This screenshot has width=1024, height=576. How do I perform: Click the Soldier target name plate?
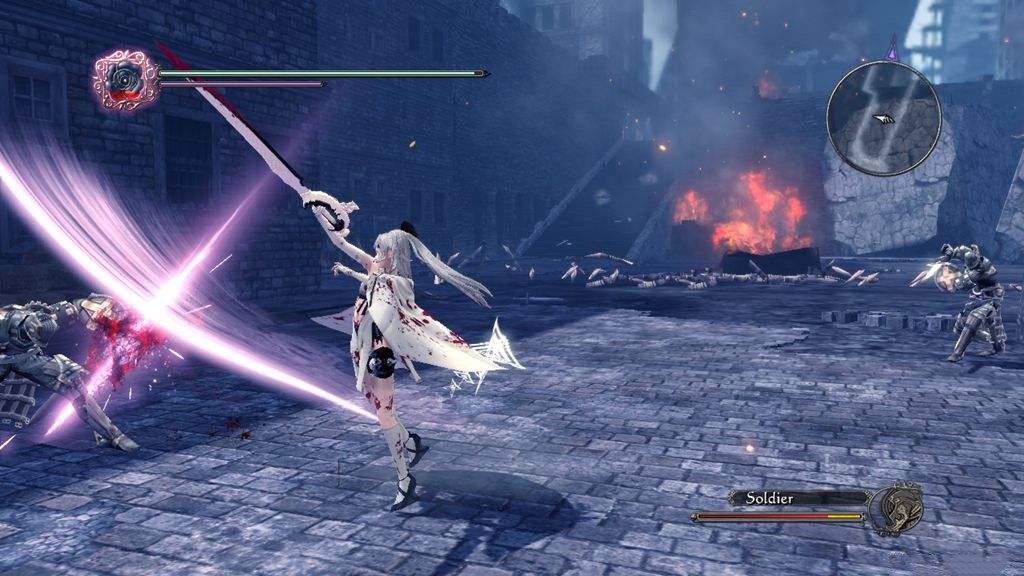click(796, 497)
